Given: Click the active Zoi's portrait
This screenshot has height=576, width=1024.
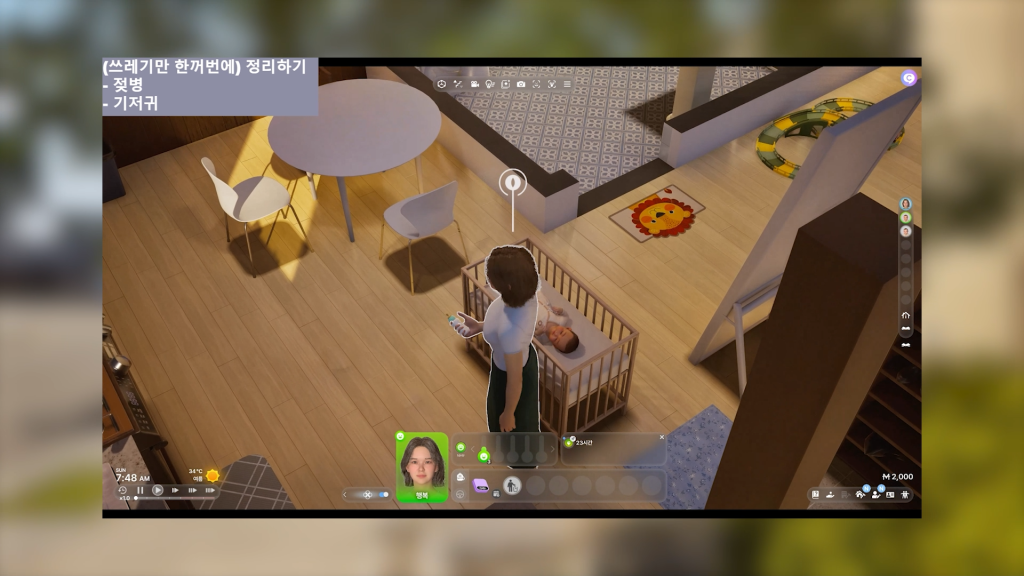Looking at the screenshot, I should point(422,462).
